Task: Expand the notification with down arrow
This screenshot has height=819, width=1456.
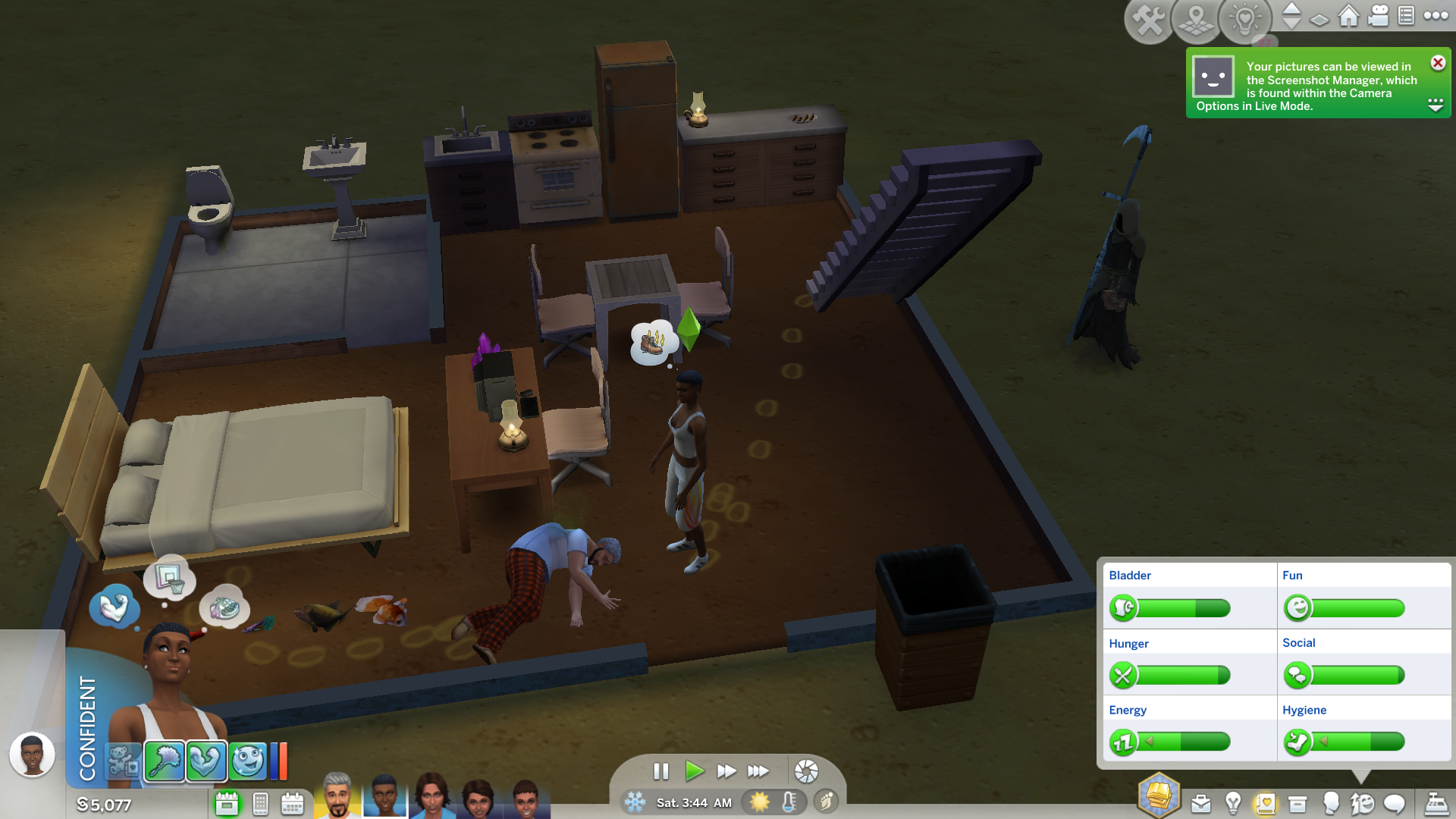Action: click(1436, 104)
